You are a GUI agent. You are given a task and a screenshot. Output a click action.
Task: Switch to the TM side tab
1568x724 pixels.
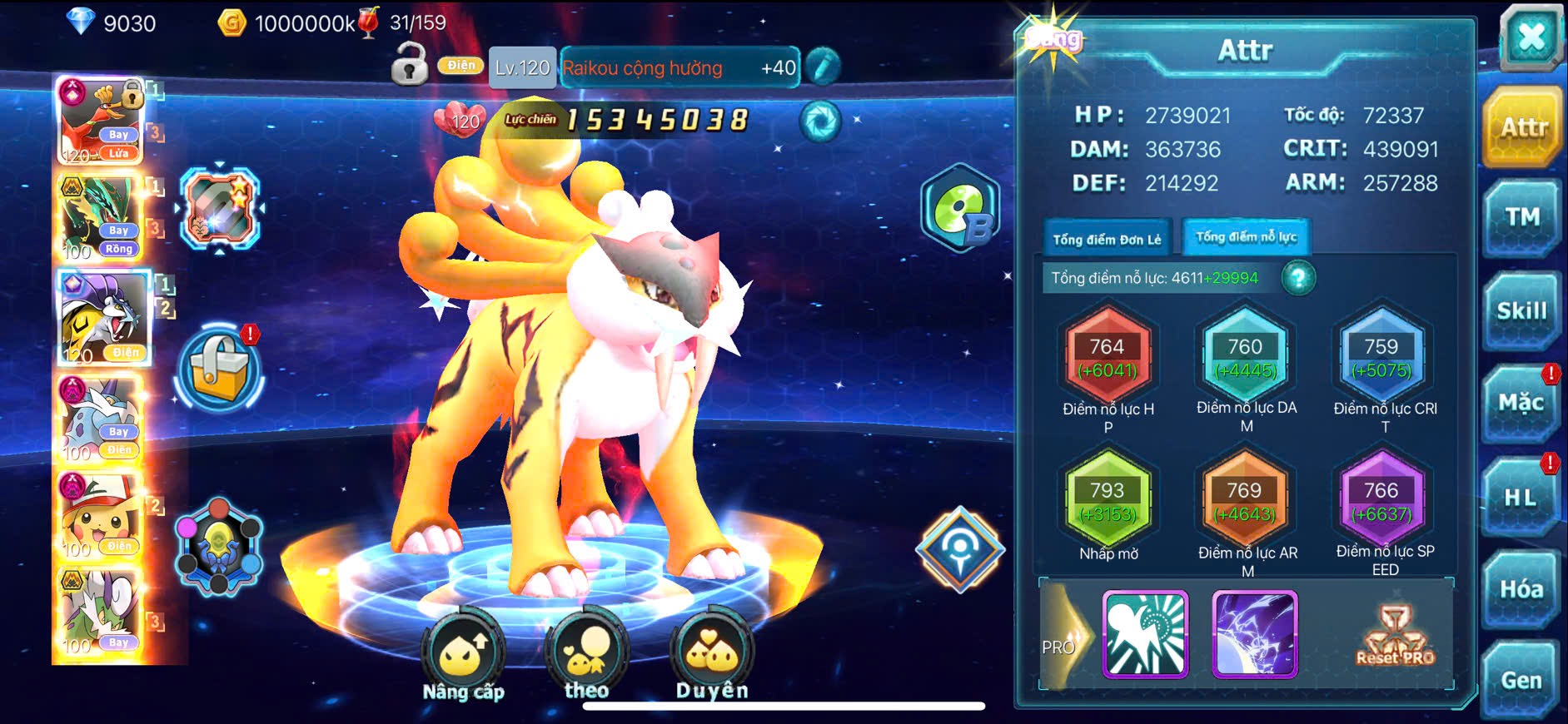click(1522, 218)
